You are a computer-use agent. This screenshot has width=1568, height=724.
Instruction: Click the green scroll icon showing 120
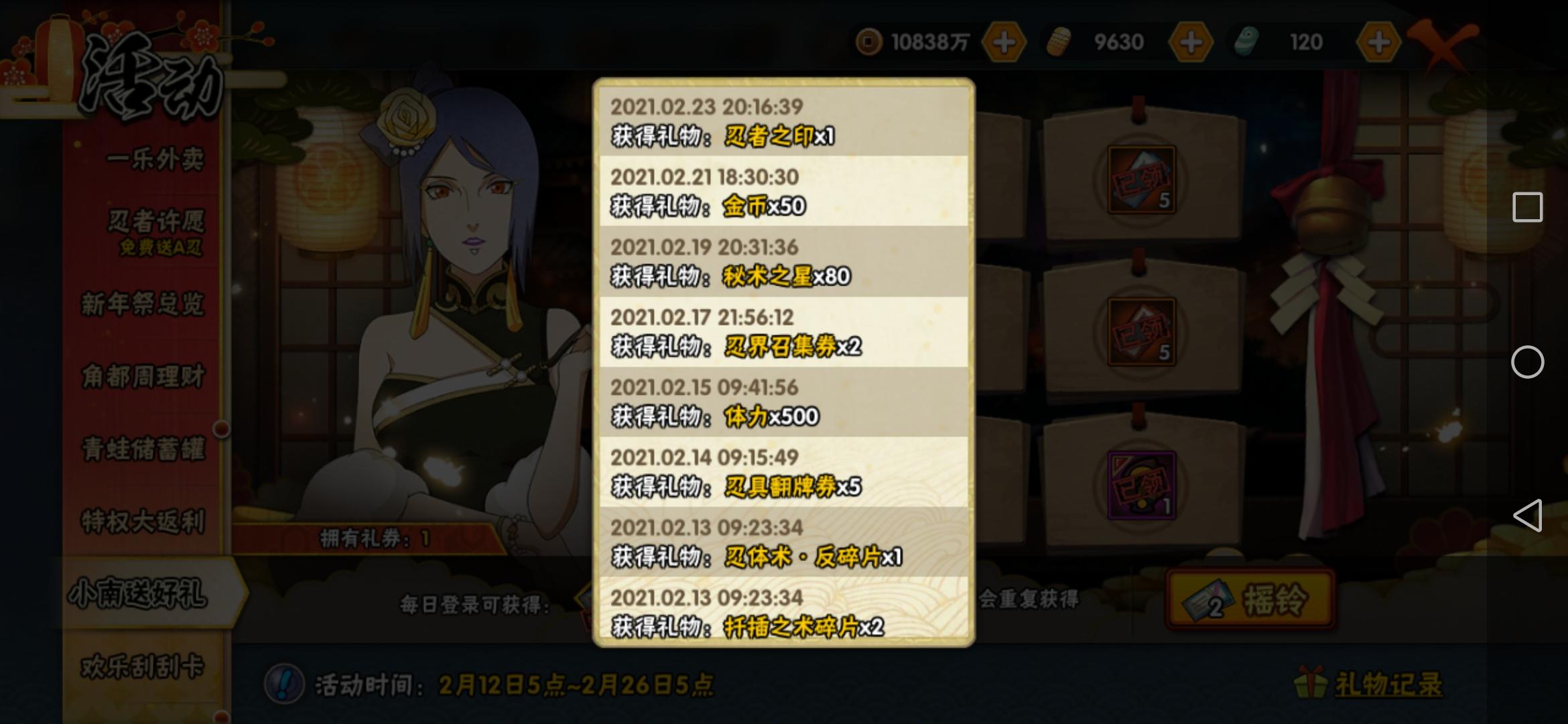click(x=1246, y=42)
